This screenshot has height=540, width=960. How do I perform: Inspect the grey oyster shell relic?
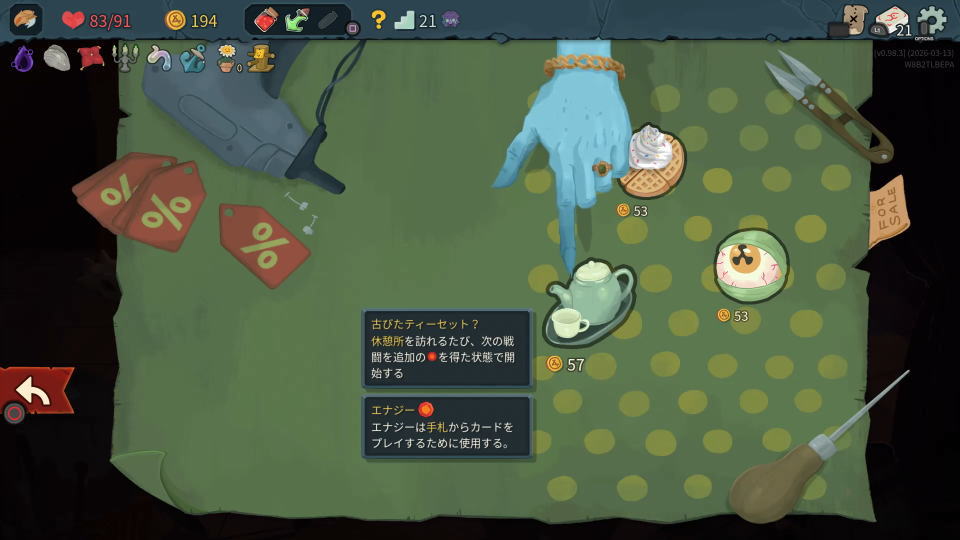pos(57,59)
